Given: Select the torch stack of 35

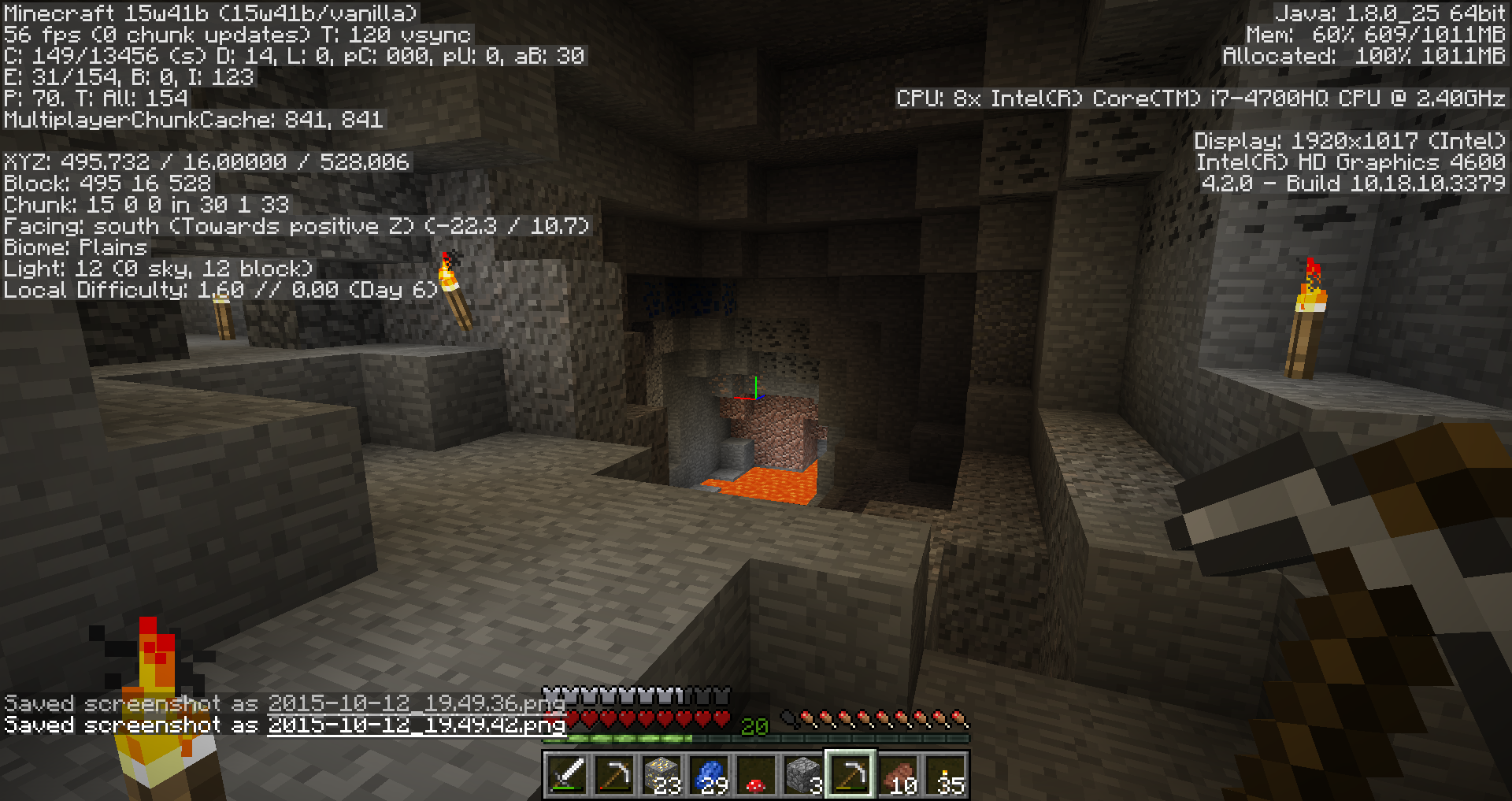Looking at the screenshot, I should click(945, 775).
